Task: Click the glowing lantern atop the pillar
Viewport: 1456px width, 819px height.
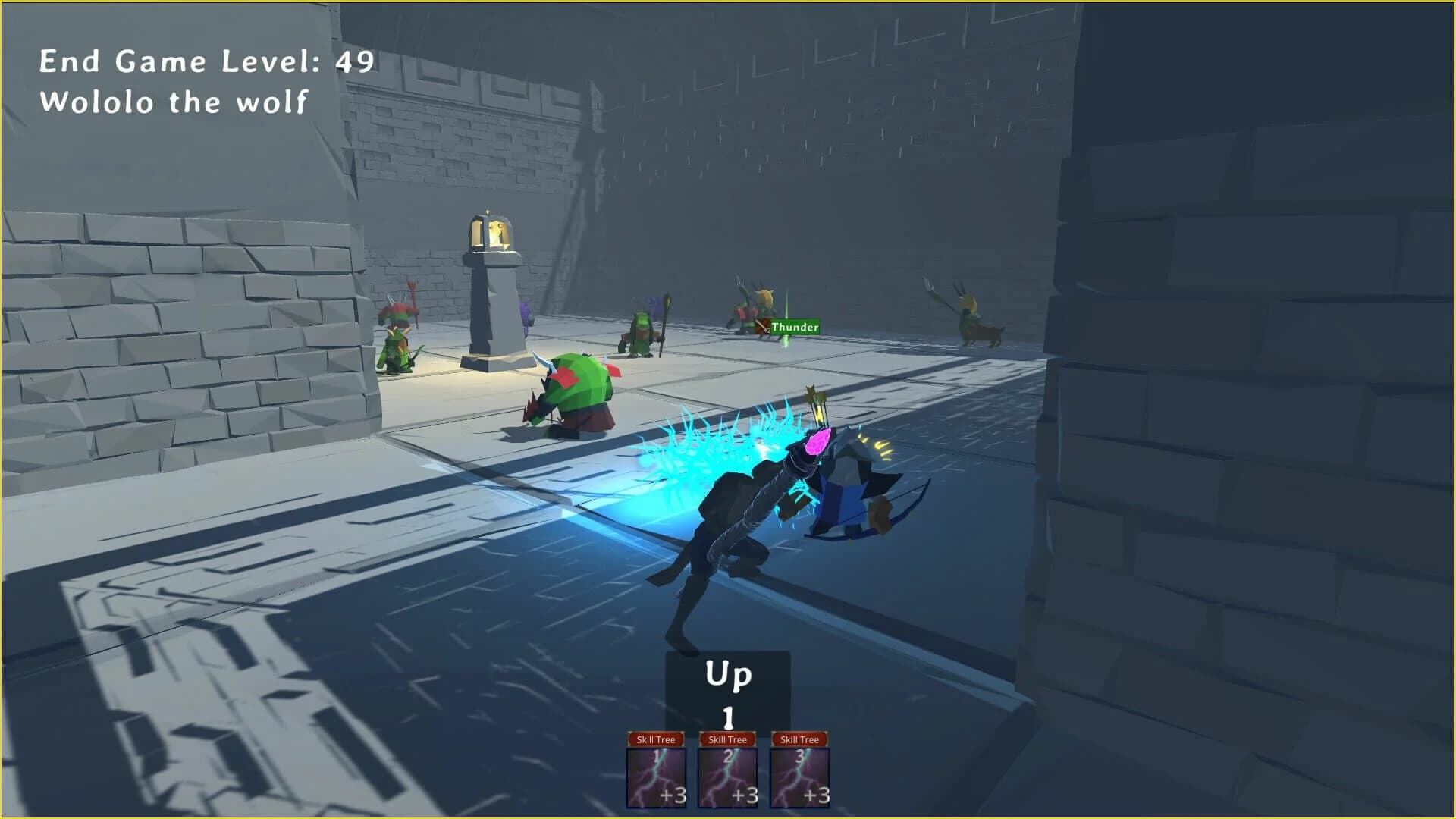Action: 494,230
